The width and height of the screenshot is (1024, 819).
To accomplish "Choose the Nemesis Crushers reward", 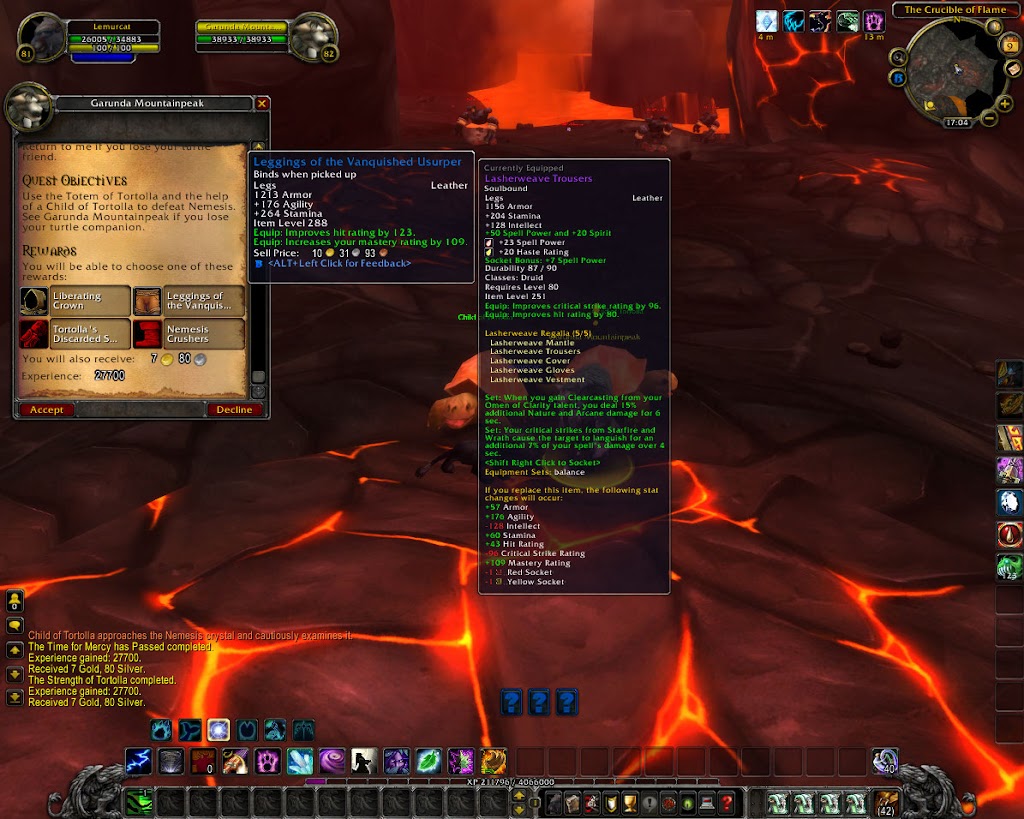I will pyautogui.click(x=189, y=334).
